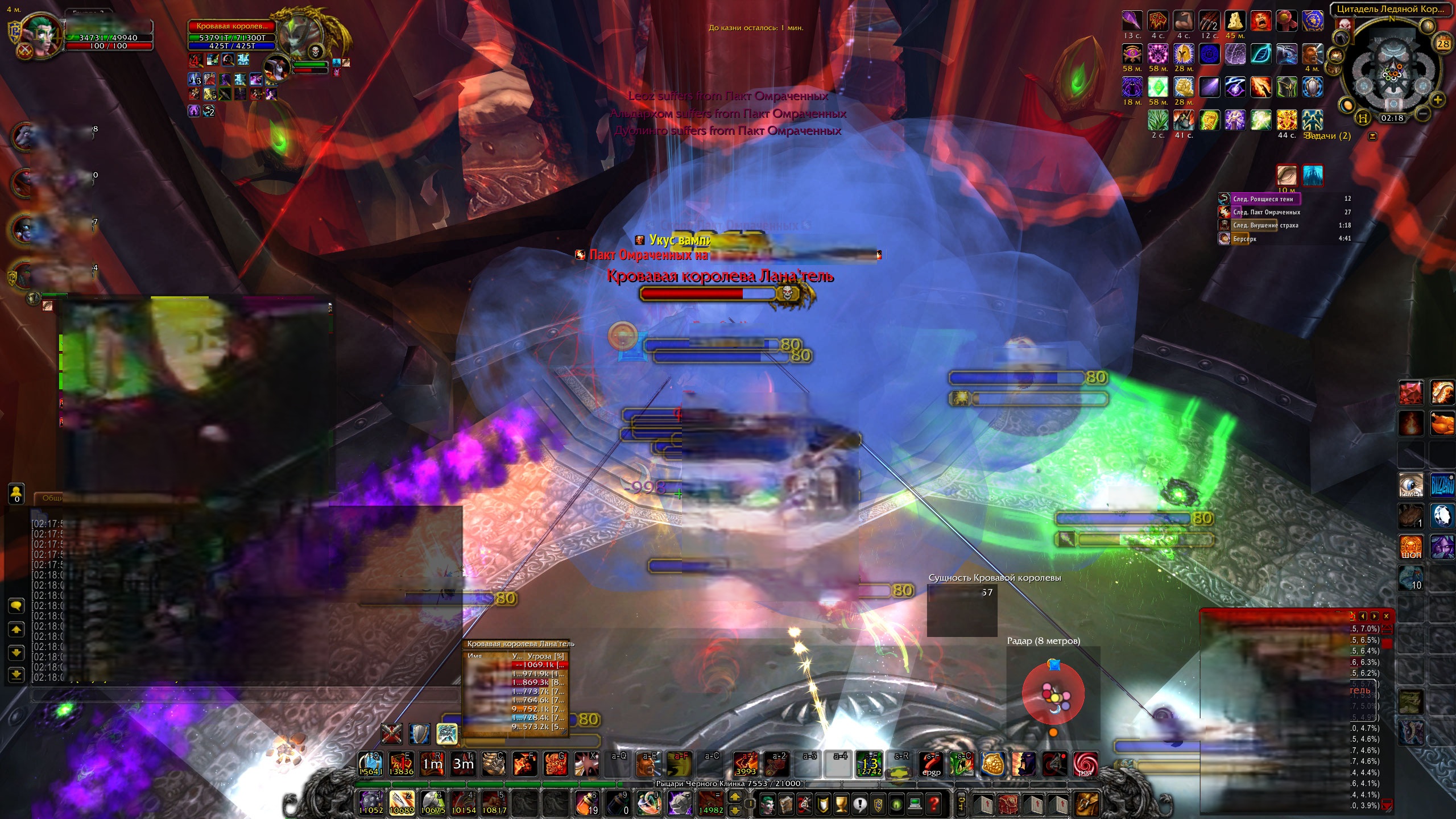The height and width of the screenshot is (819, 1456).
Task: Close the damage meter window
Action: (1386, 616)
